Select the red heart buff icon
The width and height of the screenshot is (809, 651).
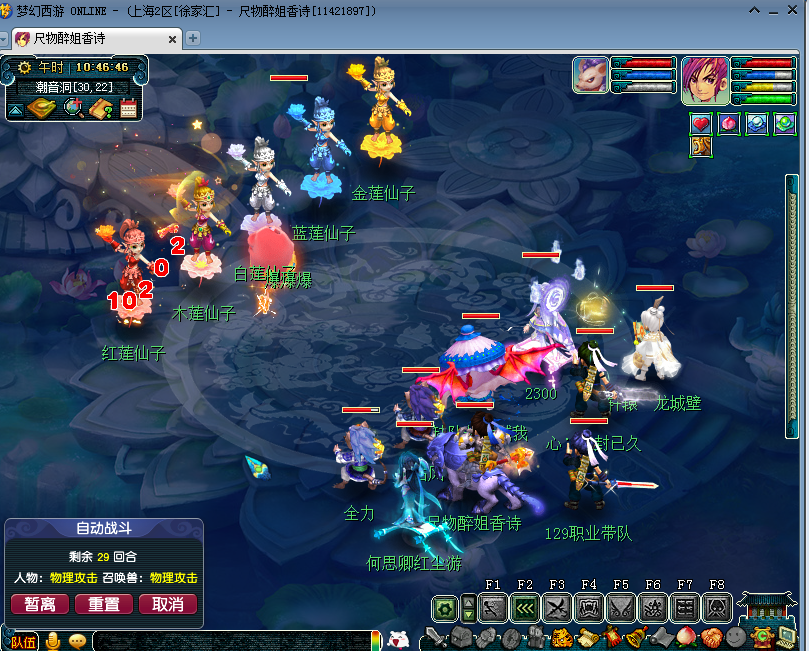pos(701,124)
